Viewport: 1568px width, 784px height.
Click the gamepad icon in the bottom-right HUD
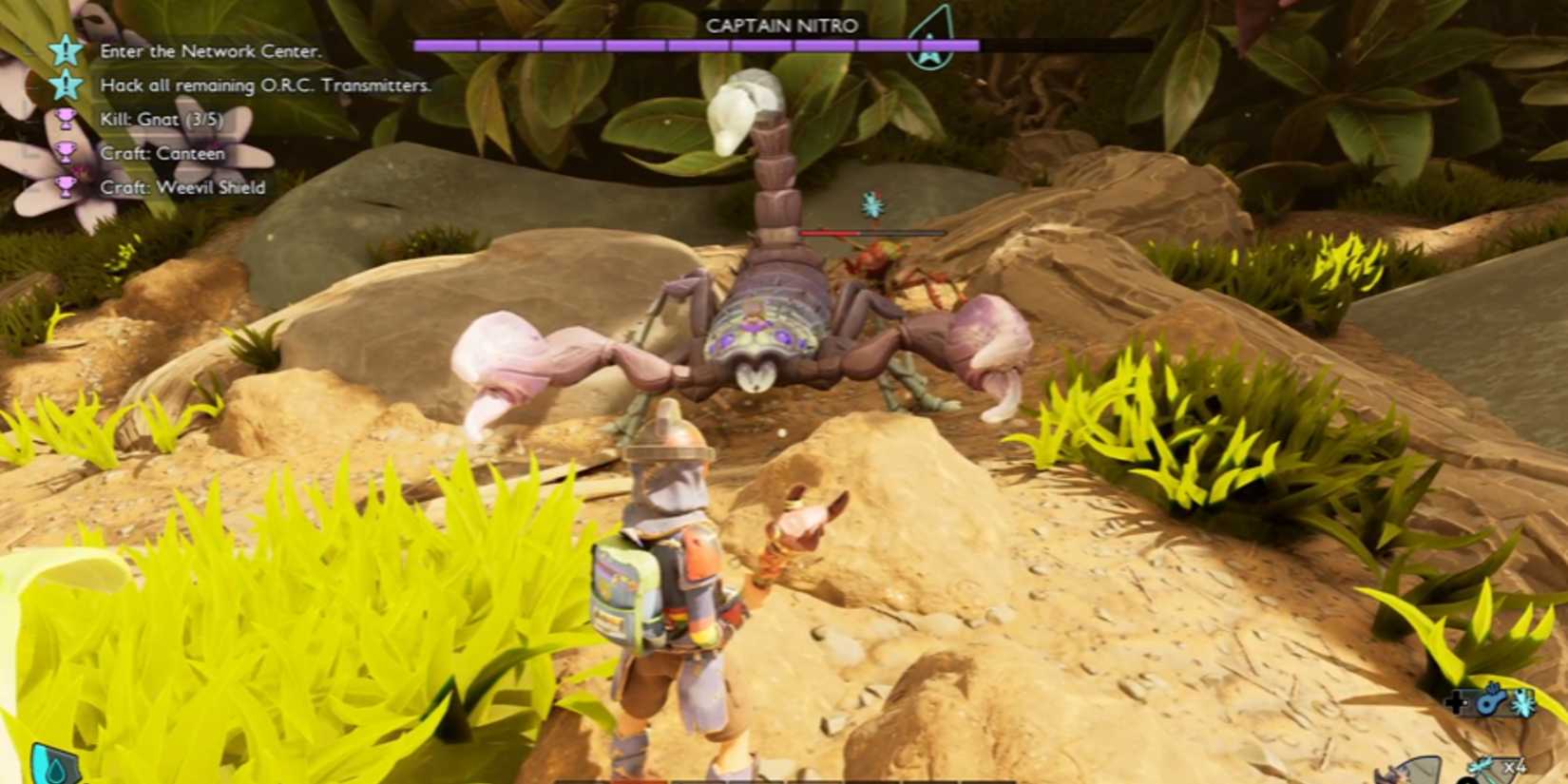pos(1455,702)
